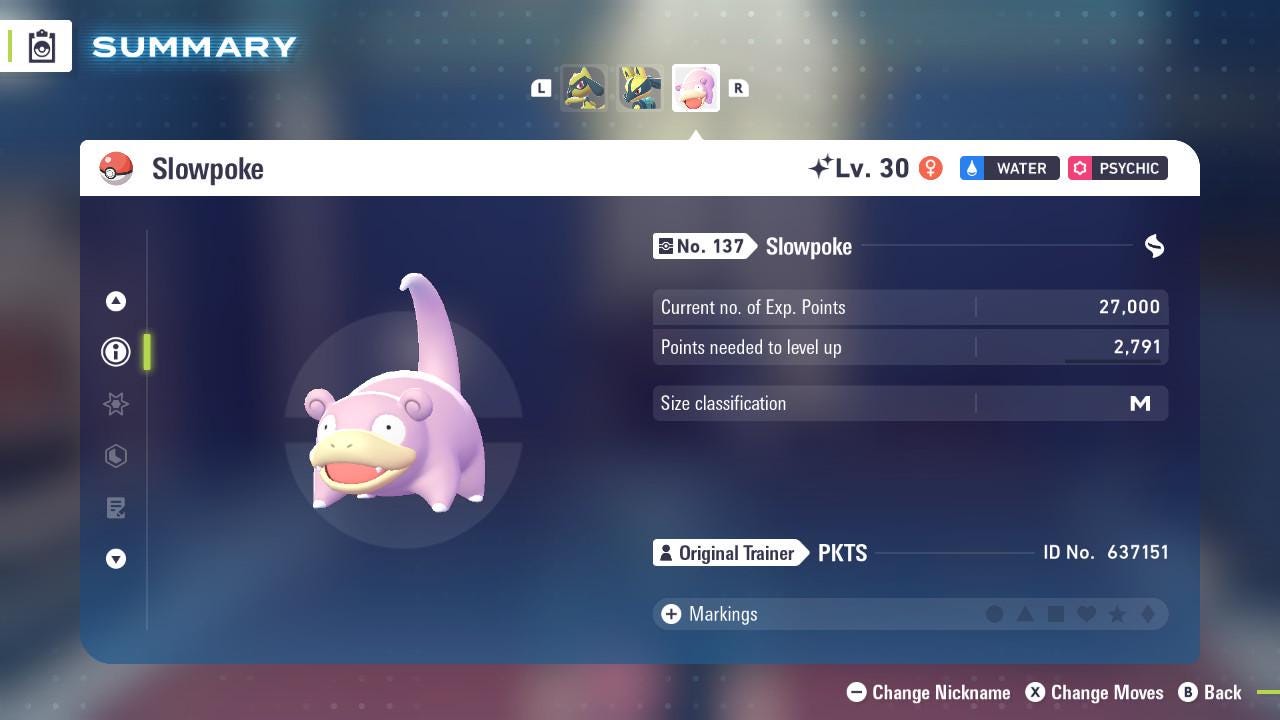This screenshot has width=1280, height=720.
Task: Click the down arrow to view the next page
Action: click(x=116, y=559)
